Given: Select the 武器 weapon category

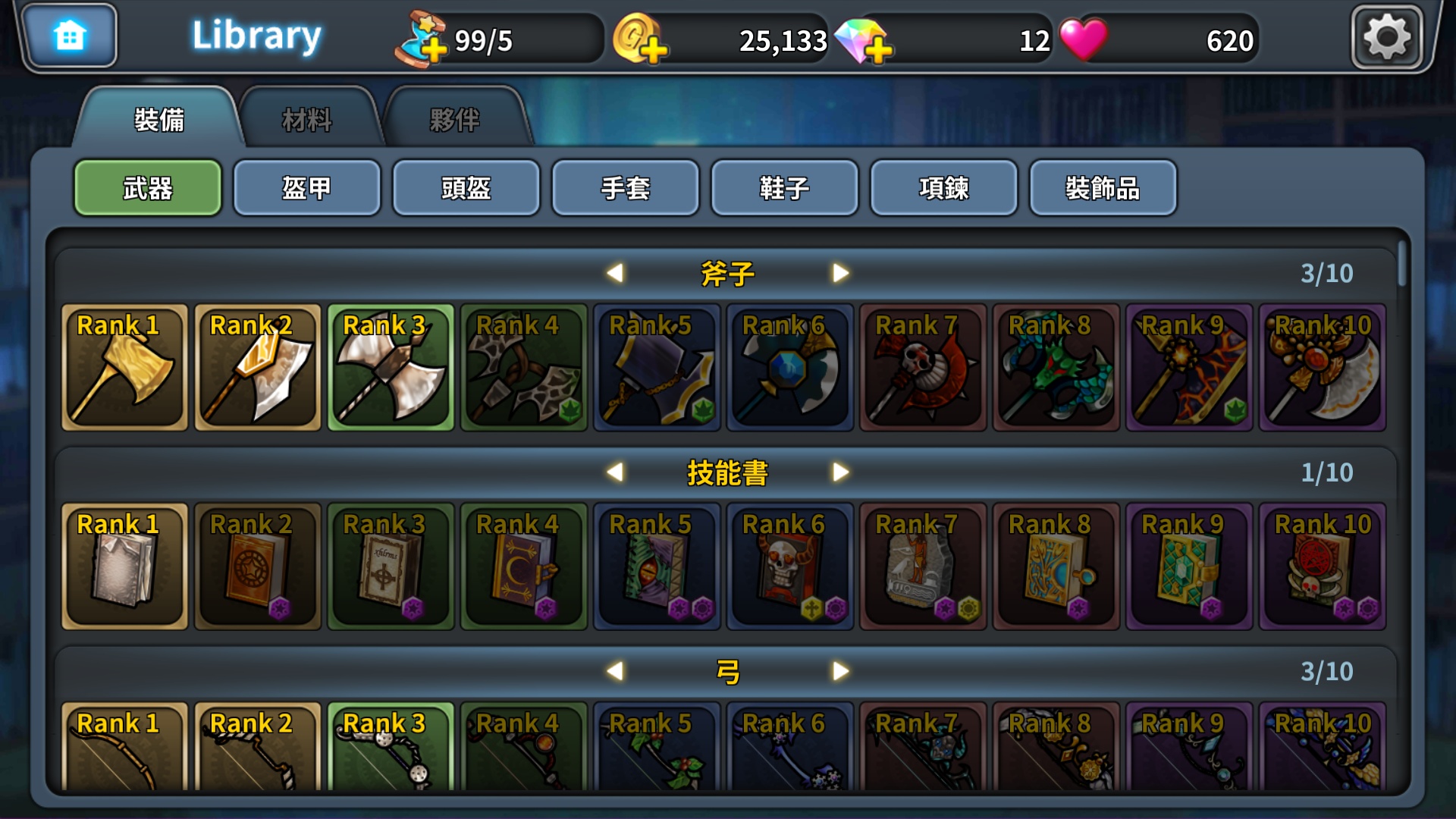Looking at the screenshot, I should [x=148, y=188].
